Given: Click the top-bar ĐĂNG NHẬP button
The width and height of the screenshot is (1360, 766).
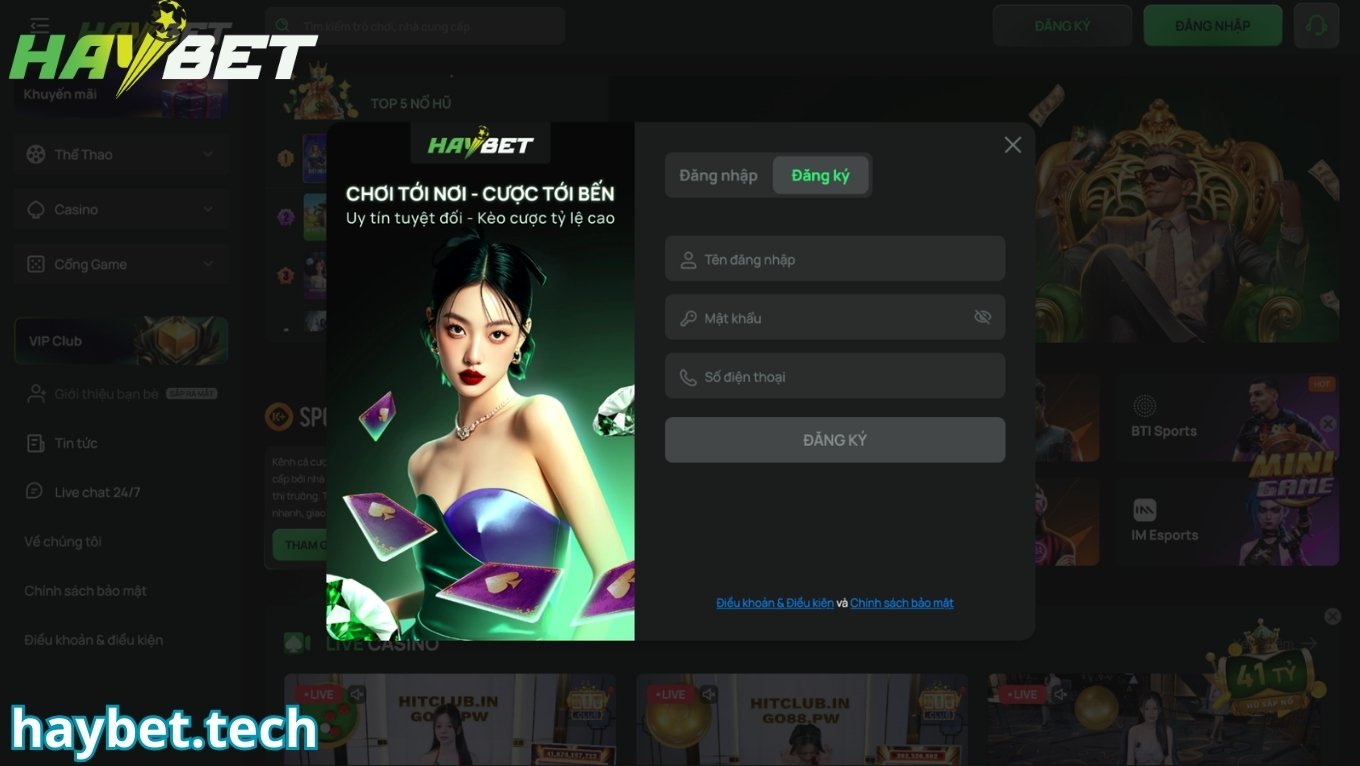Looking at the screenshot, I should (1212, 26).
